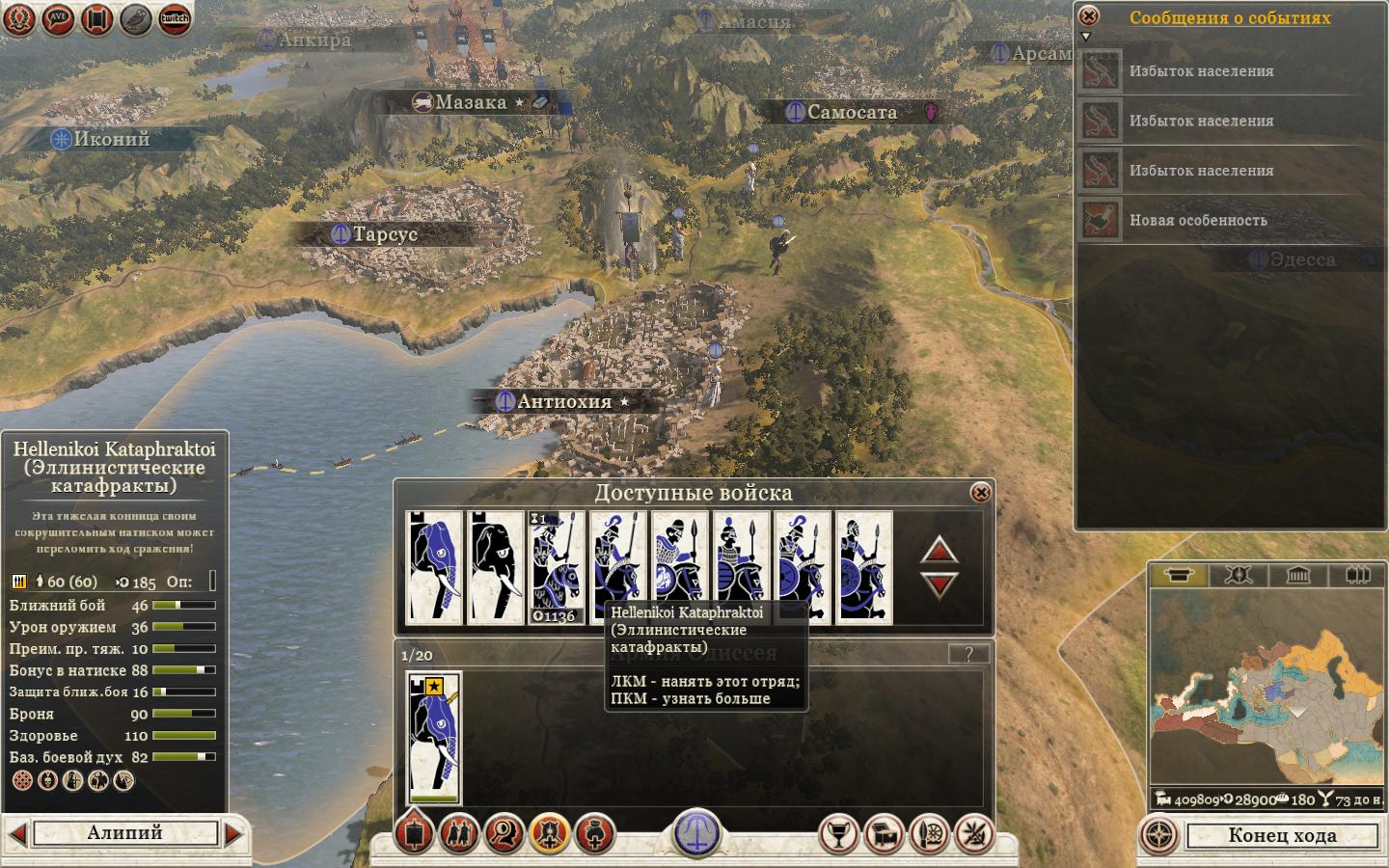Open the Новая особенность event message
The height and width of the screenshot is (868, 1389).
1198,220
